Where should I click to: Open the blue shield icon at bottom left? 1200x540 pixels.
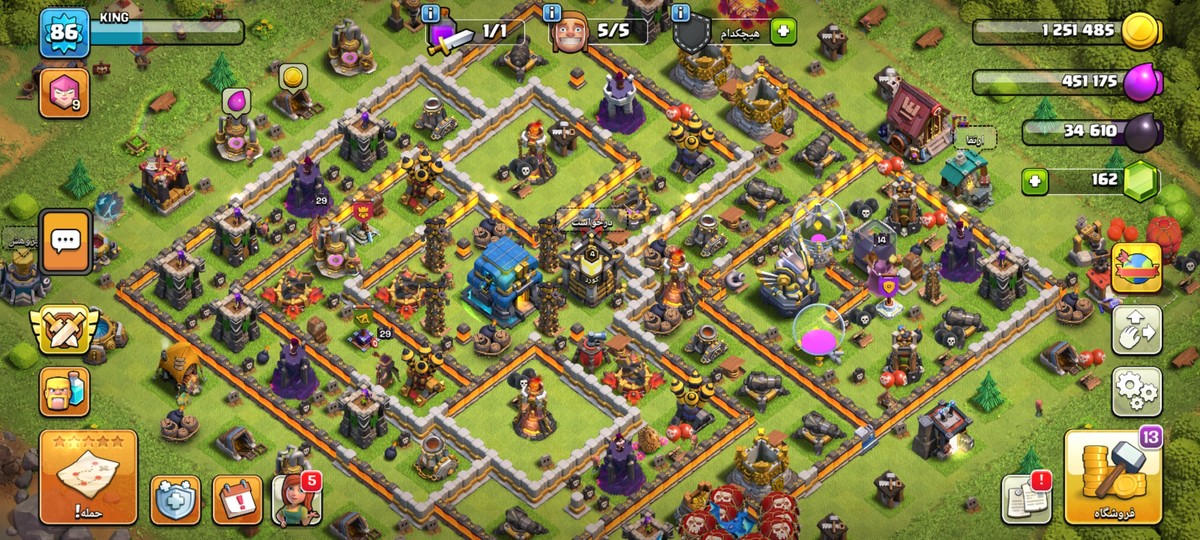(175, 499)
